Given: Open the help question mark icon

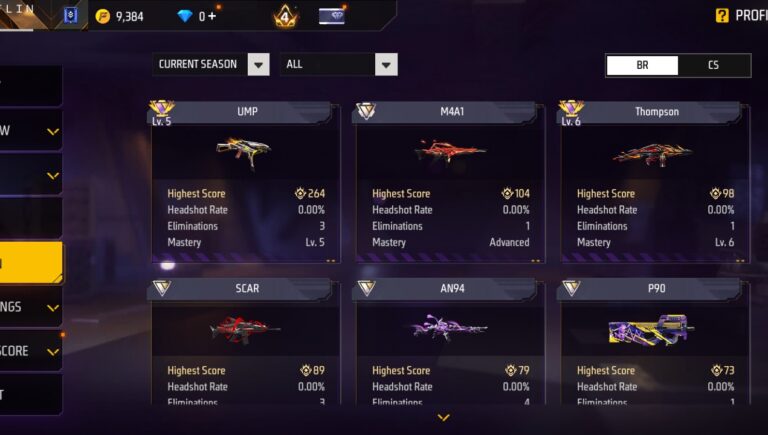Looking at the screenshot, I should pyautogui.click(x=722, y=15).
